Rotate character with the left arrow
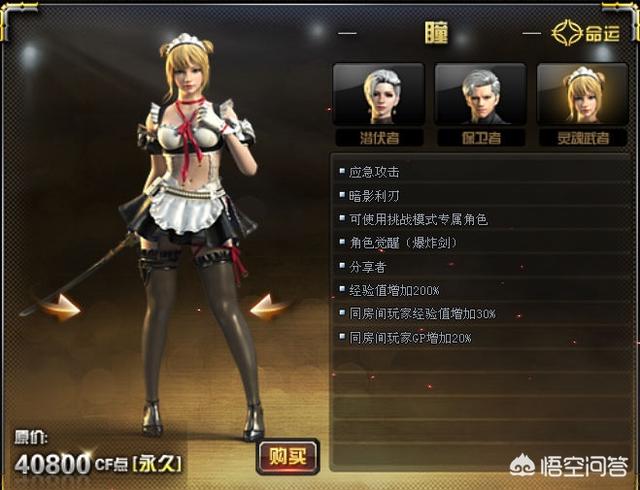The height and width of the screenshot is (490, 640). [62, 307]
